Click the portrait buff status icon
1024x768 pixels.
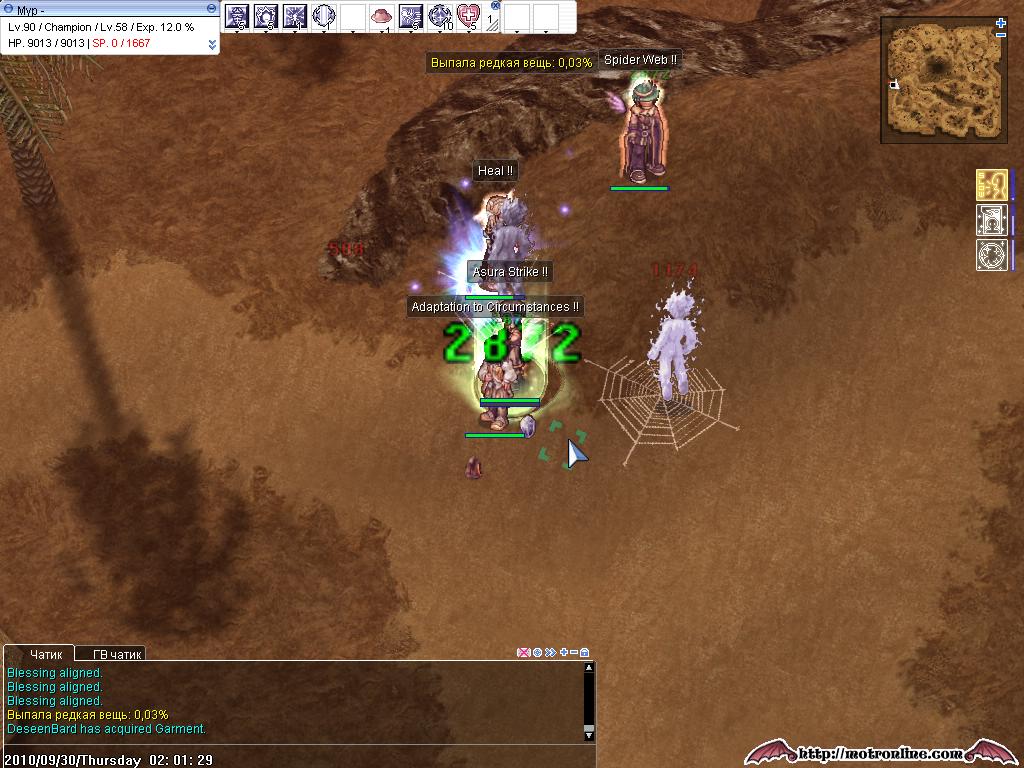[x=990, y=220]
